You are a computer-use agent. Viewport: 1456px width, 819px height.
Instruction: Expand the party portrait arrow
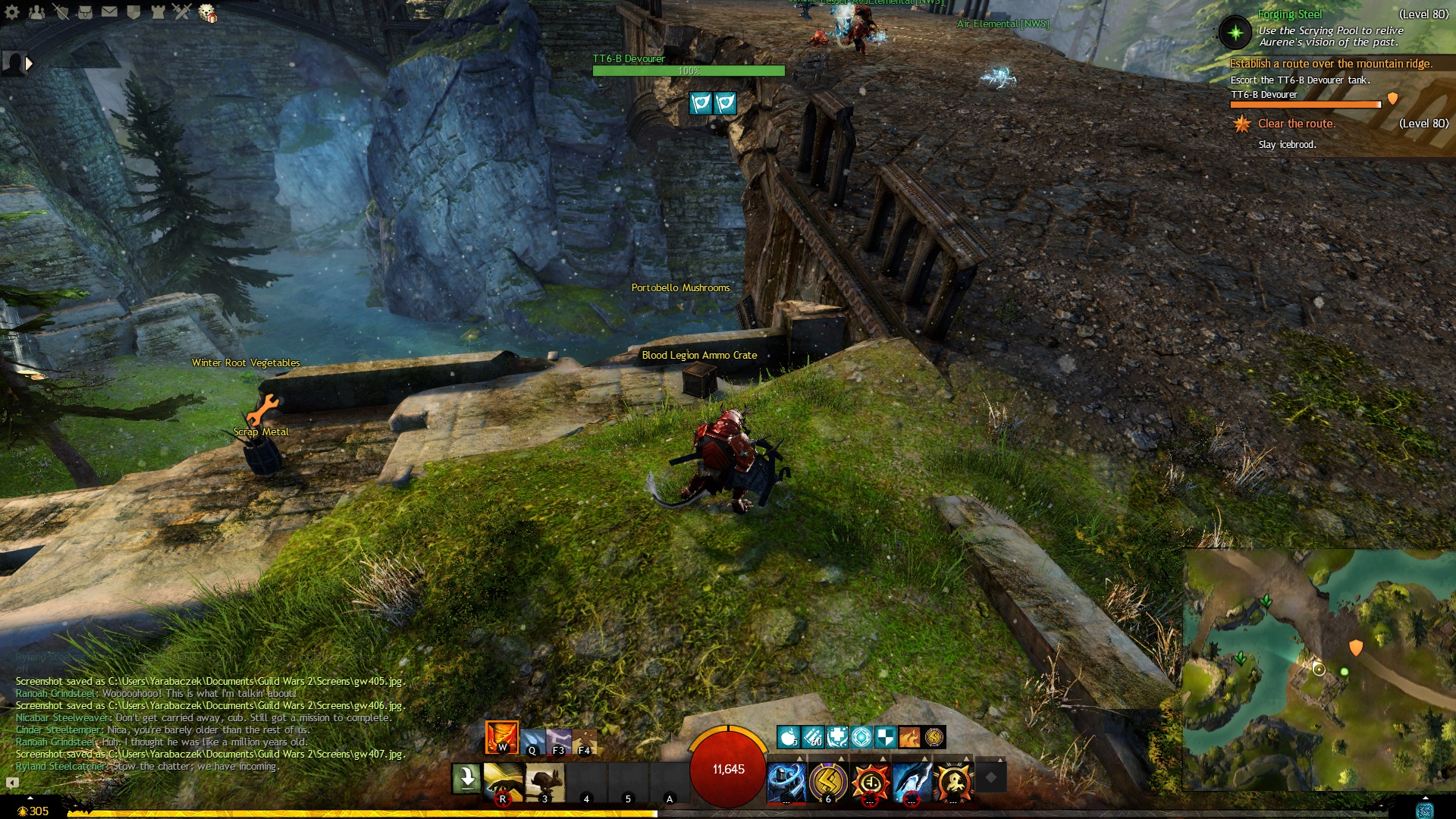tap(29, 64)
